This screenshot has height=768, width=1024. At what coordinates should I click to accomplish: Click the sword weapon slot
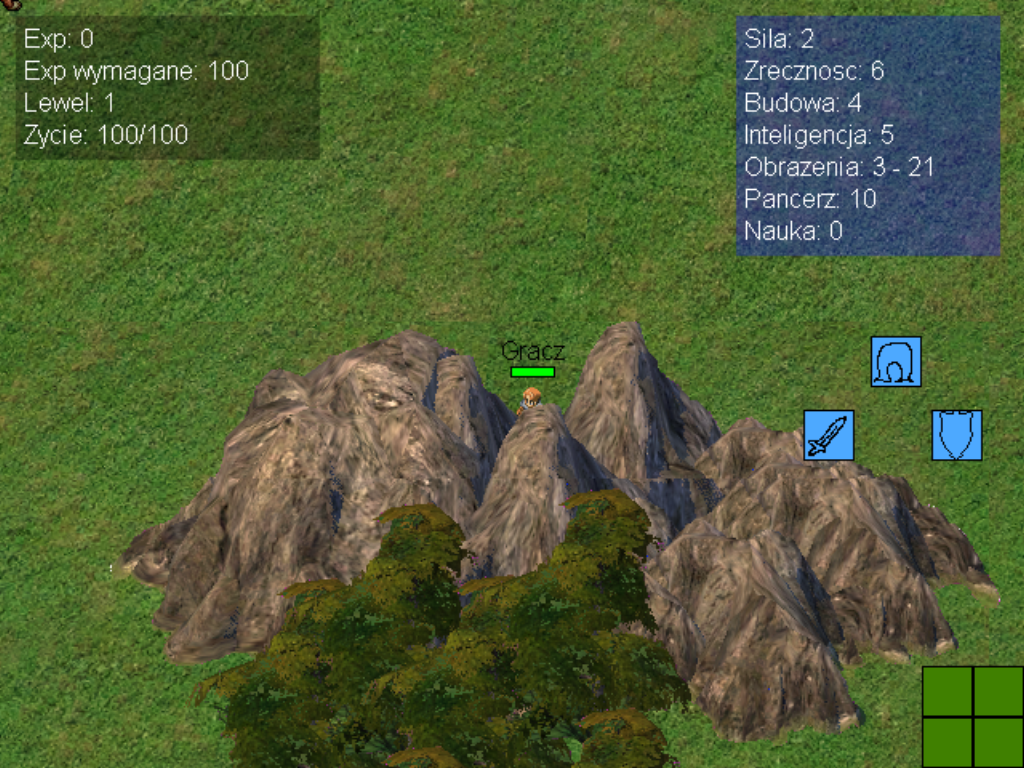pos(829,436)
